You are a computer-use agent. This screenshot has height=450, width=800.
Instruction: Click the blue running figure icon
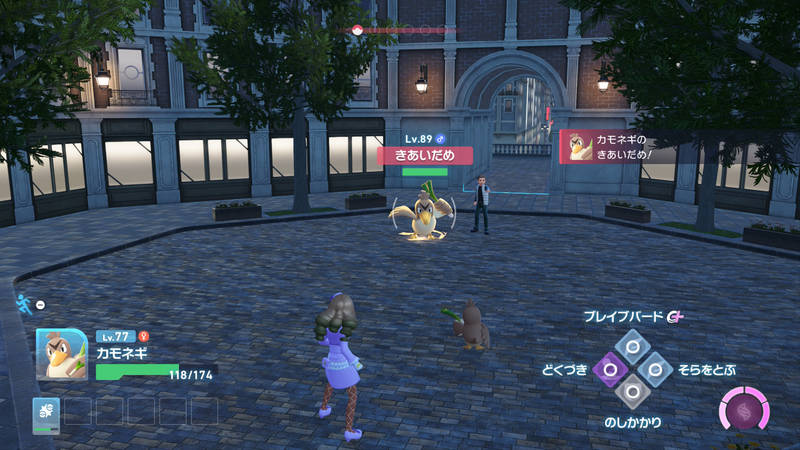23,303
